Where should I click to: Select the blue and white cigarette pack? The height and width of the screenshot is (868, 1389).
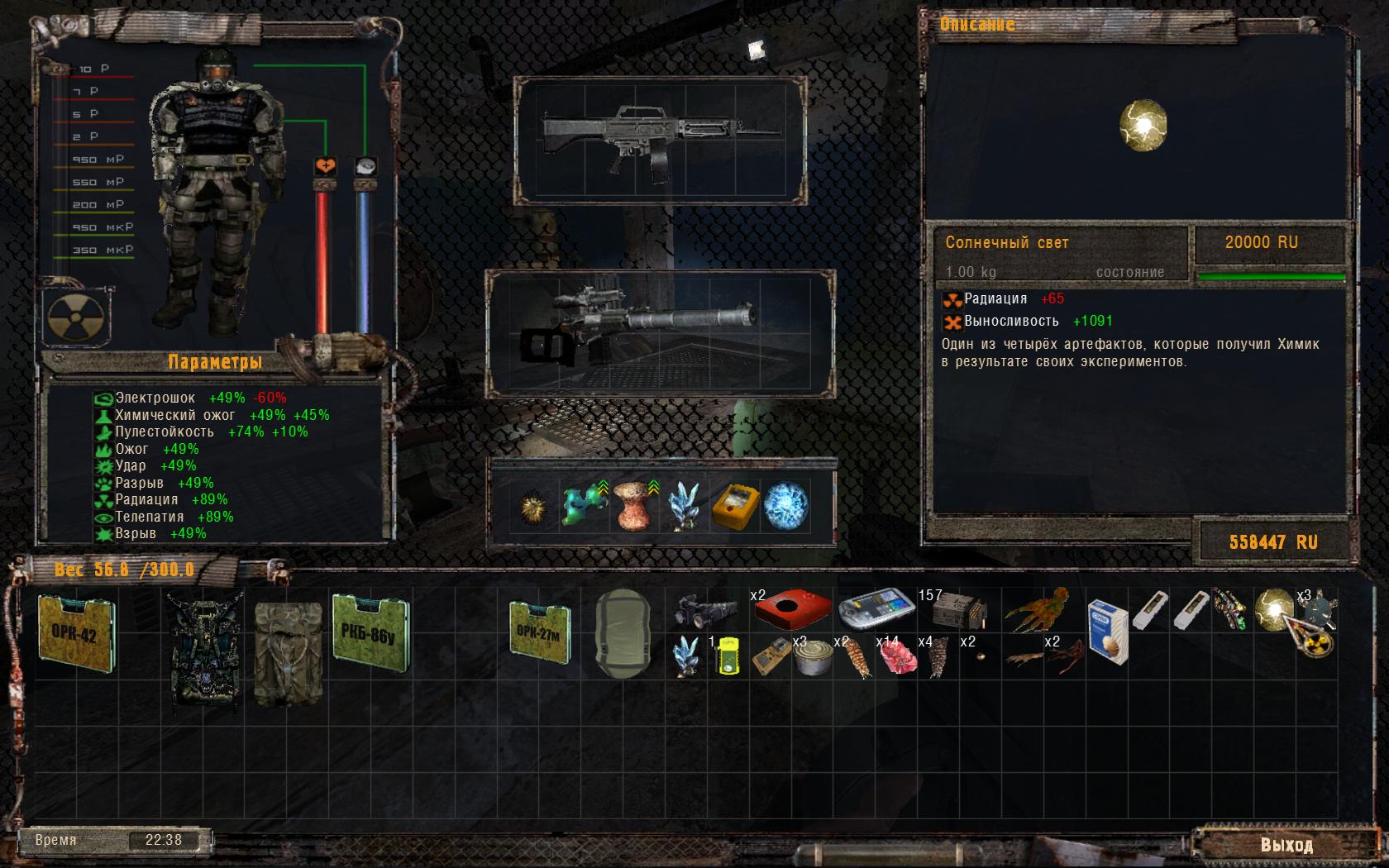[1108, 632]
